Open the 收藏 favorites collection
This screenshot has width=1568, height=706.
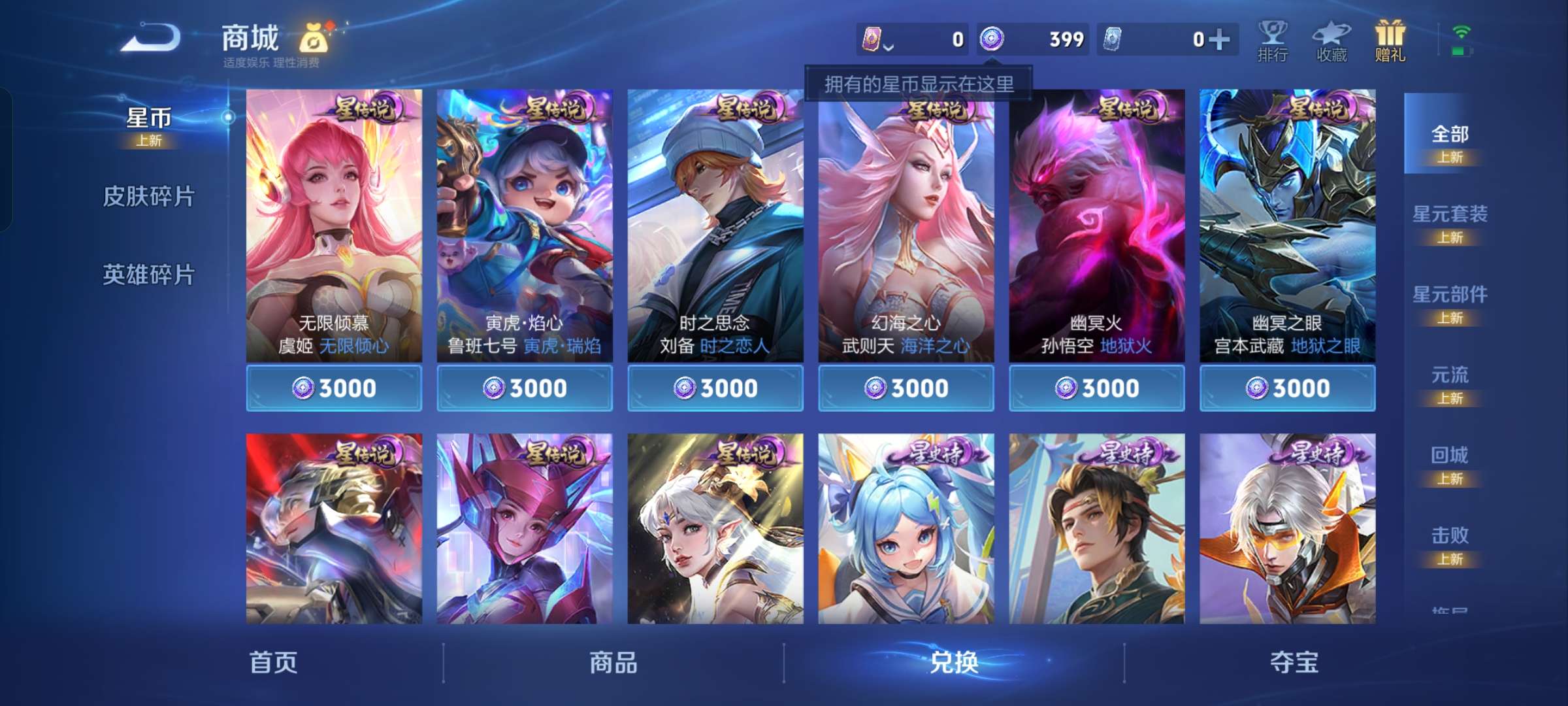pyautogui.click(x=1333, y=41)
